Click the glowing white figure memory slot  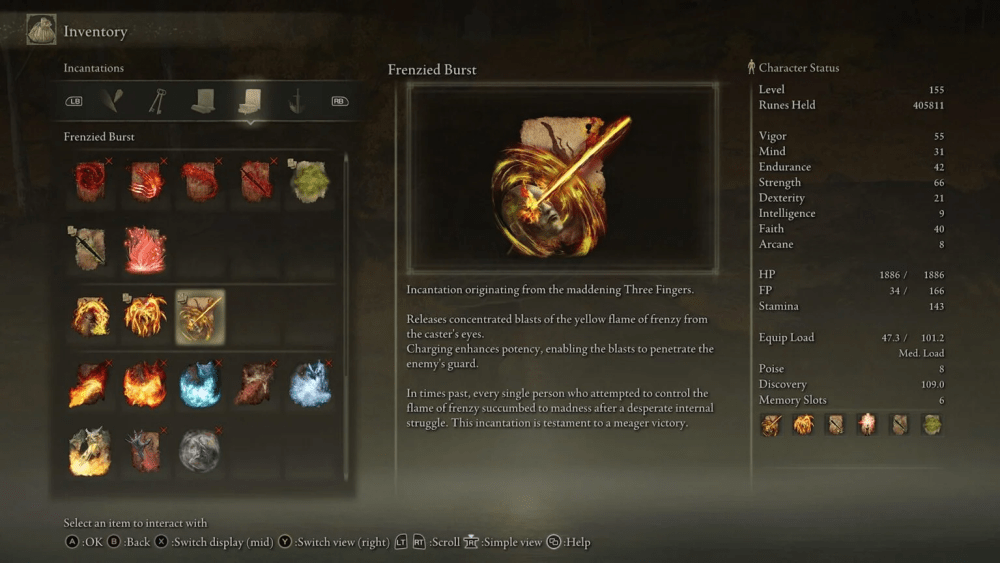click(x=867, y=425)
